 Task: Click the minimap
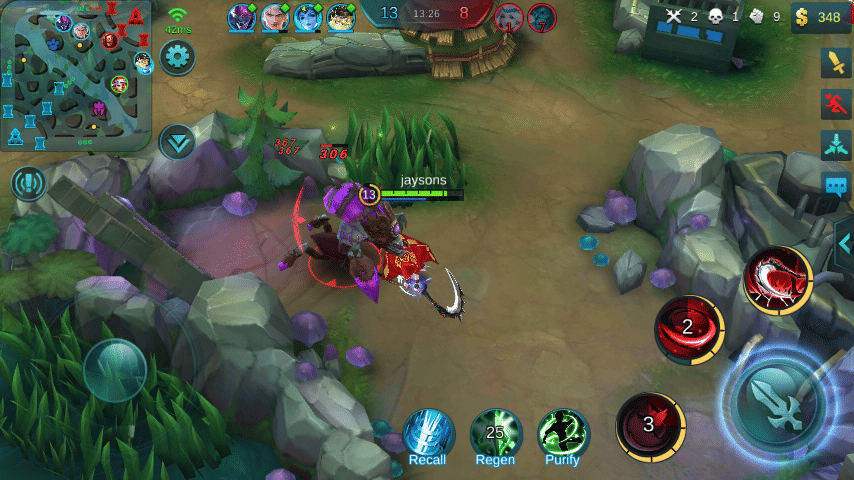76,75
